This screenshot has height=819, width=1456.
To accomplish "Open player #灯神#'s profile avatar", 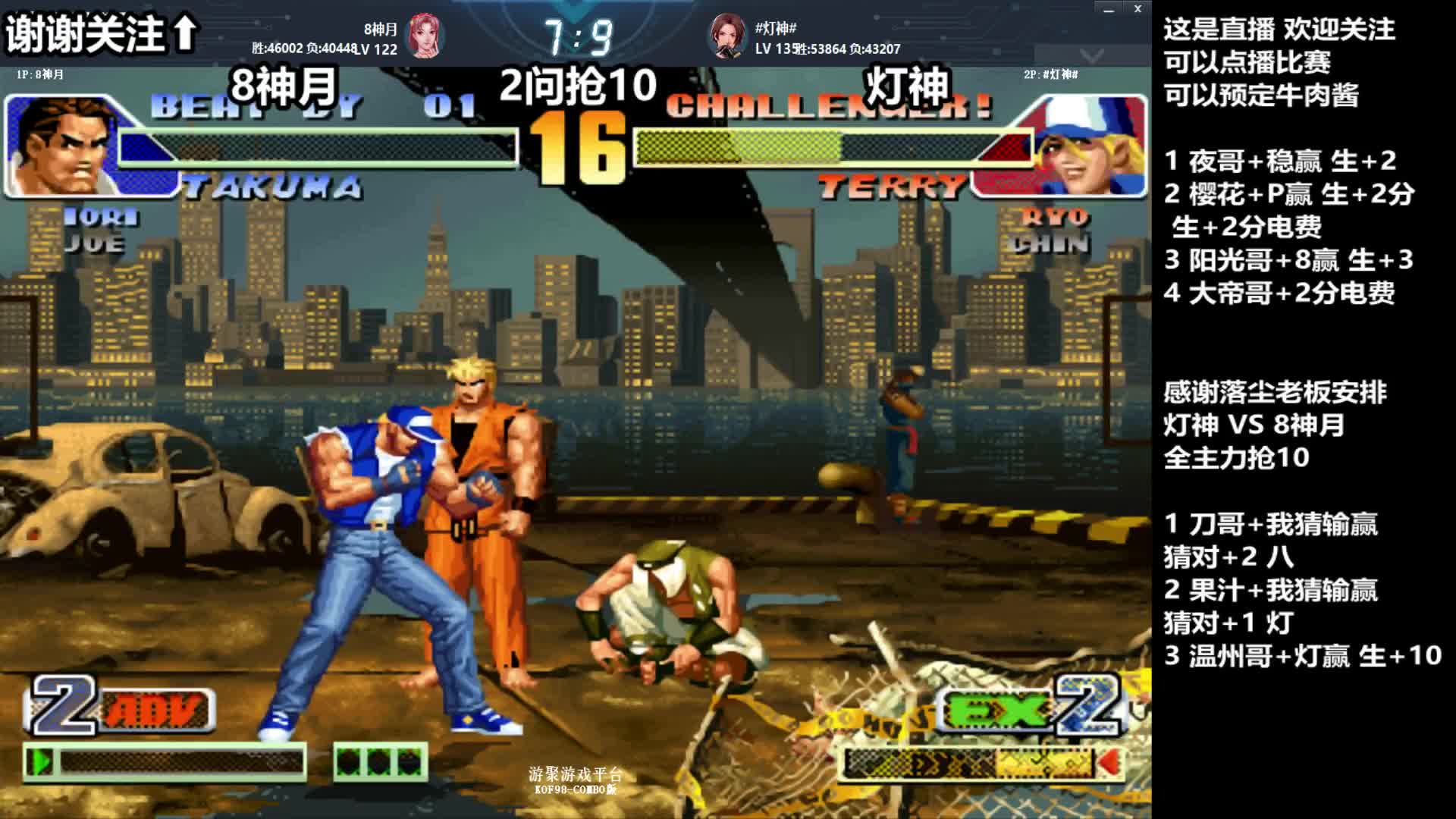I will tap(727, 36).
